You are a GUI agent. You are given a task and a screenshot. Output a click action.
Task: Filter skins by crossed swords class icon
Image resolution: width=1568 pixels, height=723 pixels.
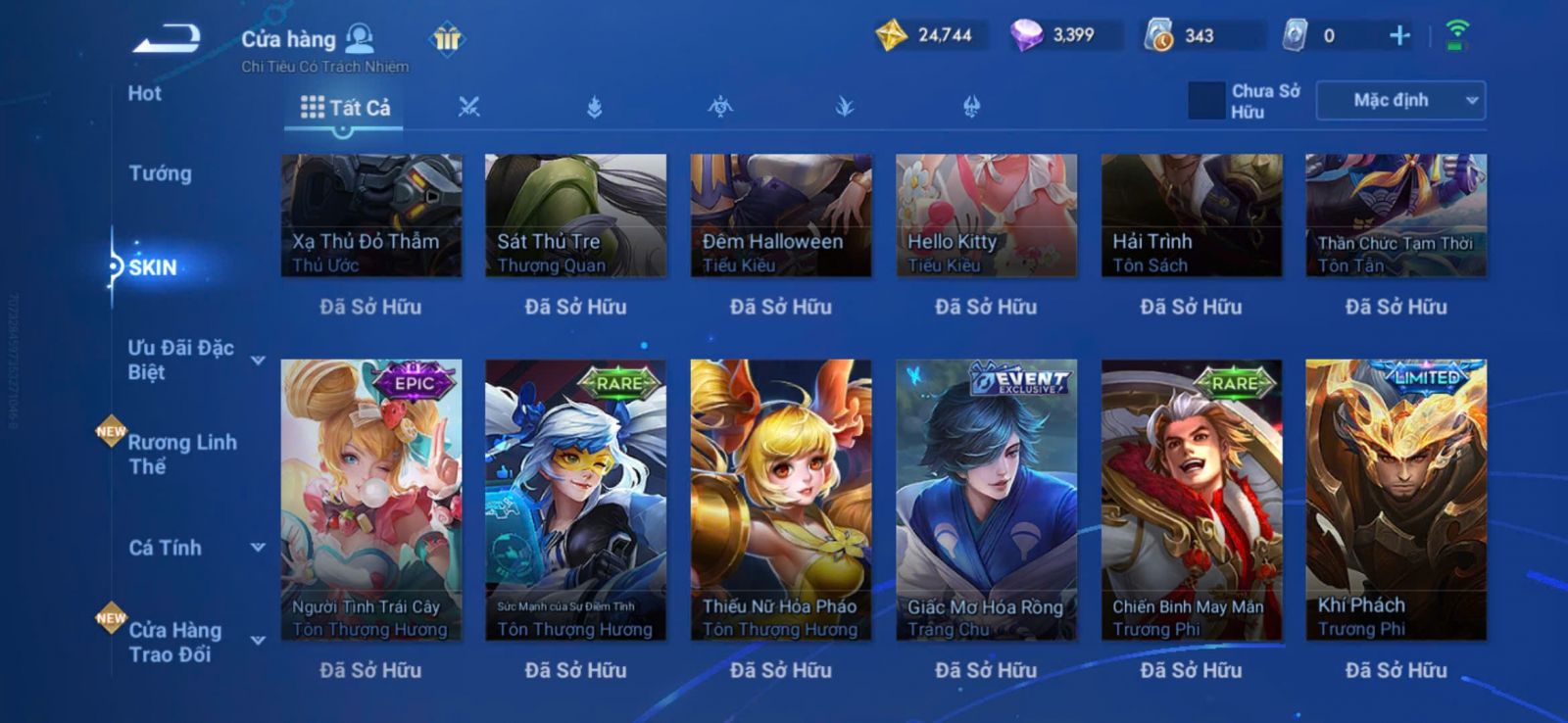(469, 107)
